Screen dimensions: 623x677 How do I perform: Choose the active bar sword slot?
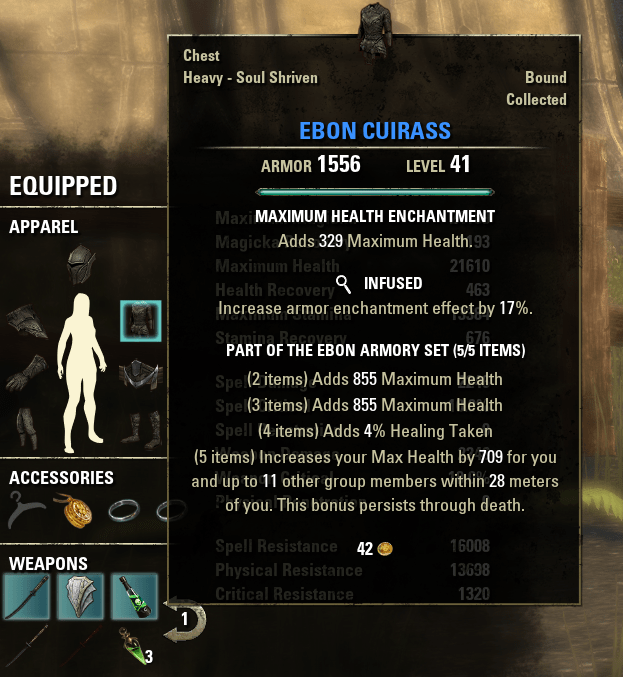click(25, 597)
